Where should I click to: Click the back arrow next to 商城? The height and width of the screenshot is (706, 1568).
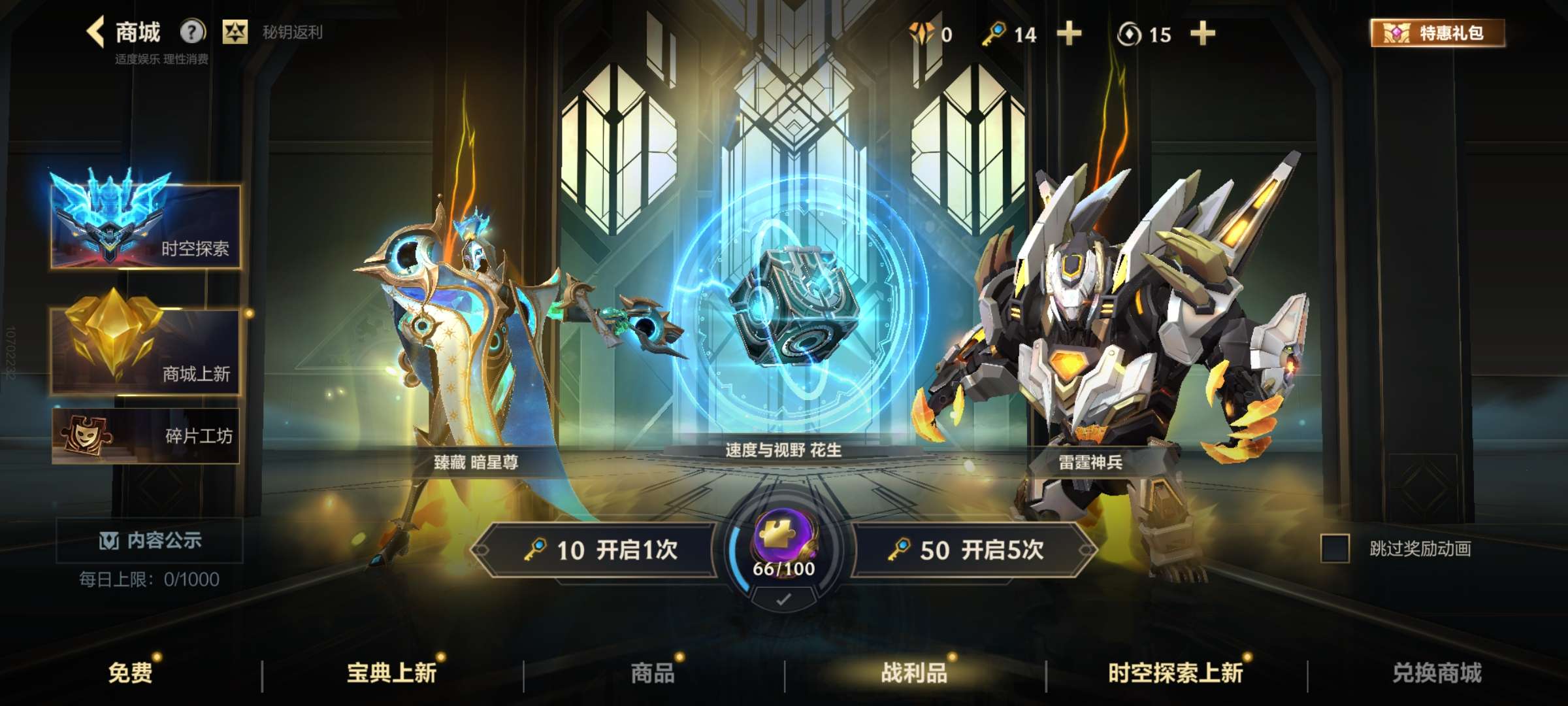pyautogui.click(x=97, y=31)
